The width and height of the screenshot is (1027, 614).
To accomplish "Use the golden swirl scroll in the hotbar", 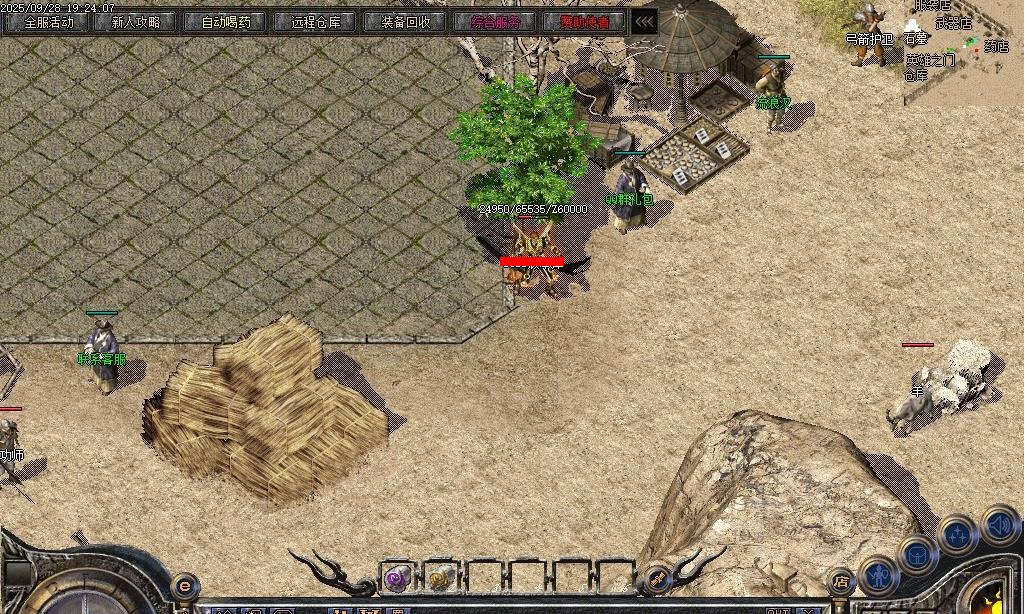I will (440, 577).
